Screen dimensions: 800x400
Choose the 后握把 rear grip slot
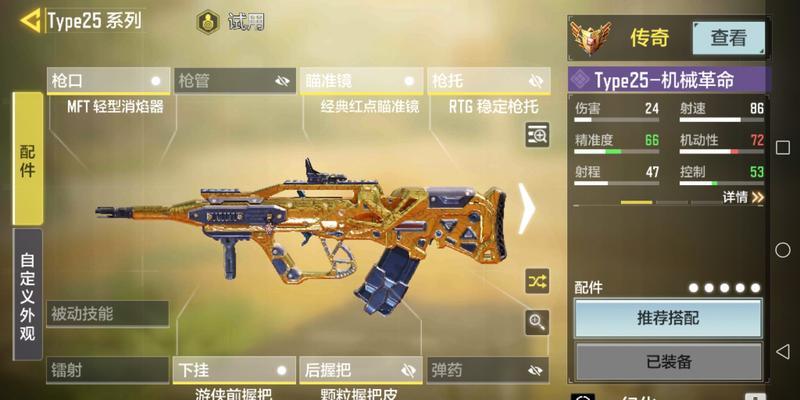pyautogui.click(x=361, y=370)
